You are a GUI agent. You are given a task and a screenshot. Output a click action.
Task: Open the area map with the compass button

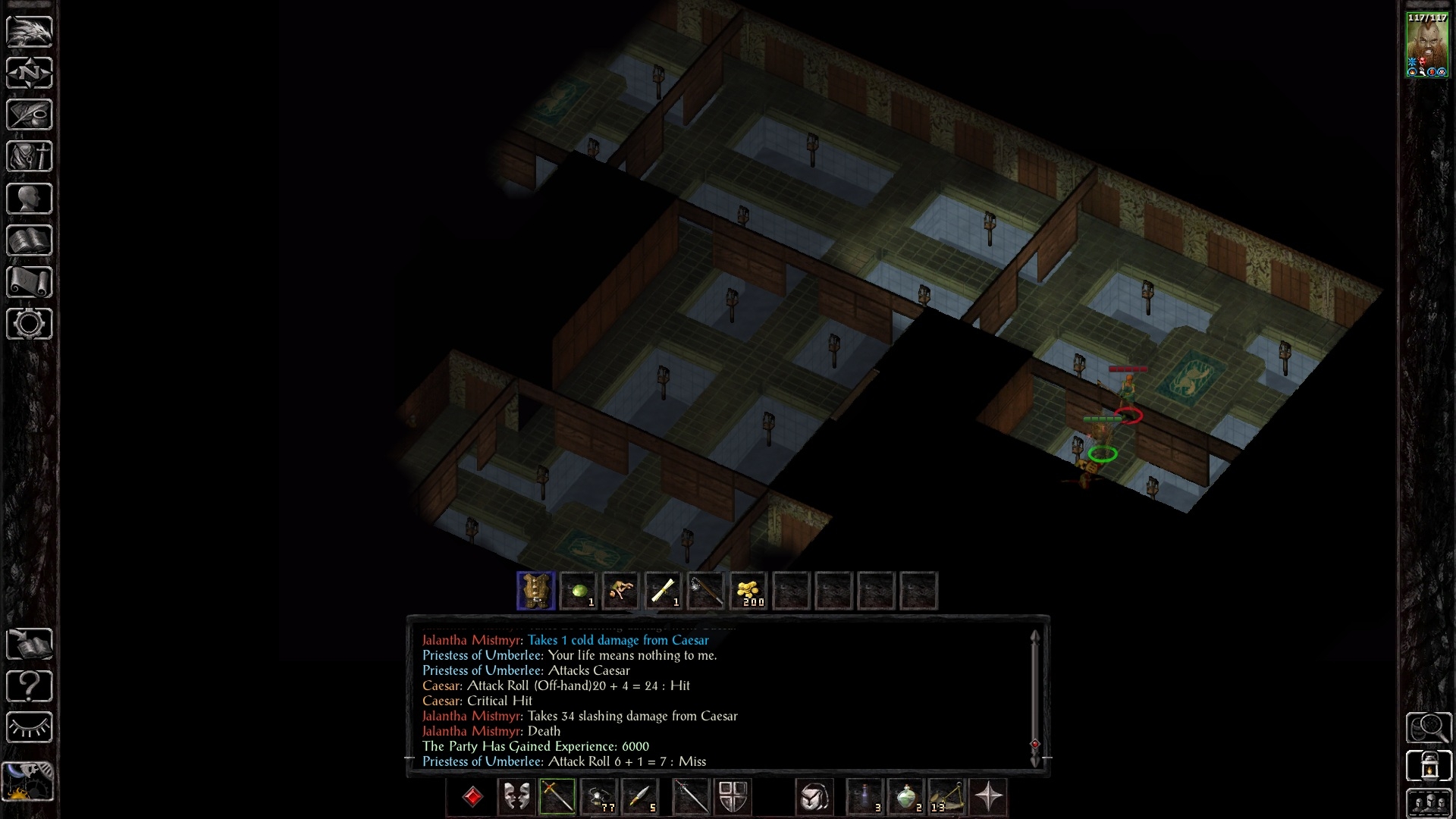pyautogui.click(x=30, y=73)
